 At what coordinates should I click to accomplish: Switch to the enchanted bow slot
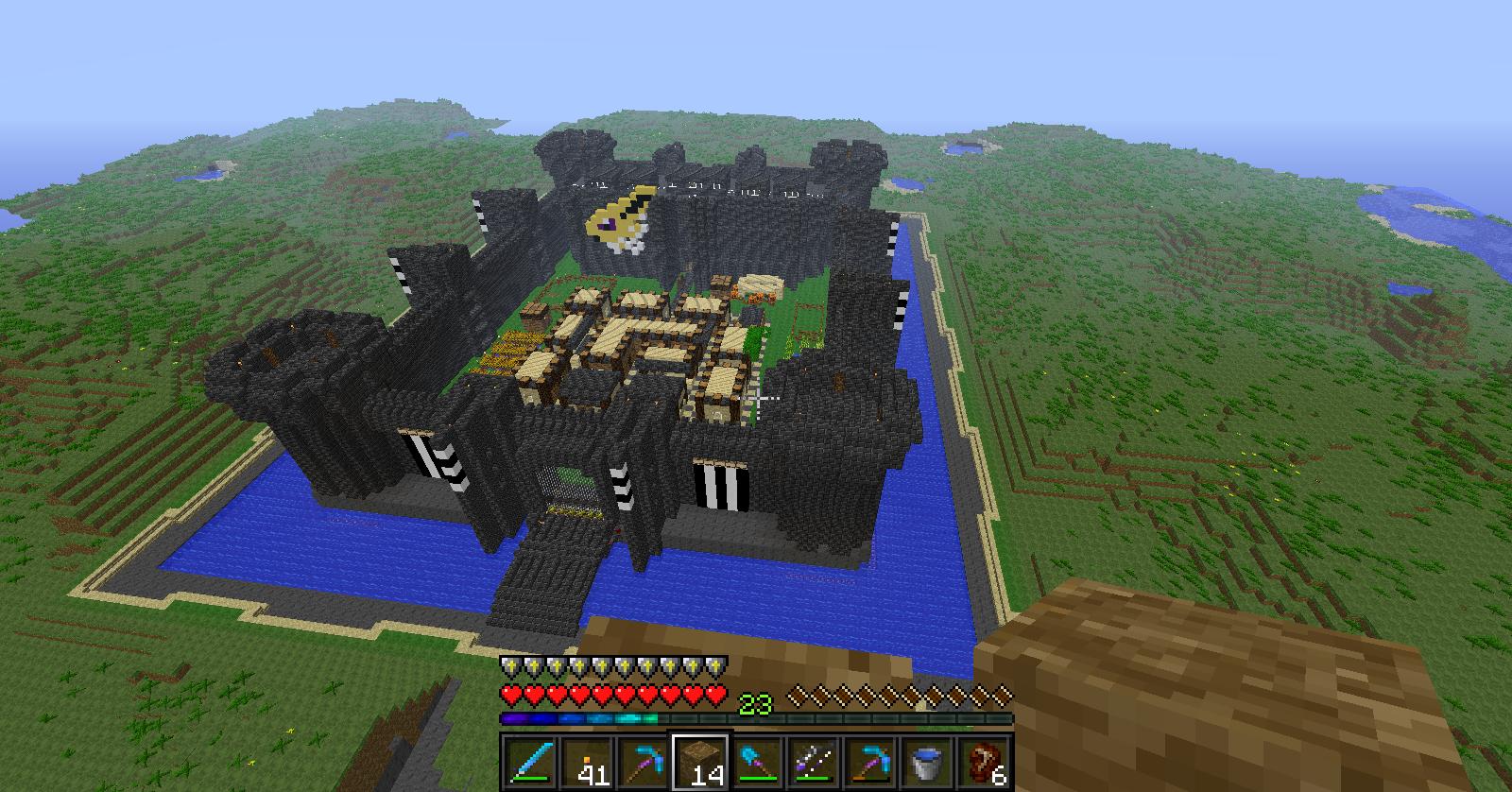(x=814, y=762)
